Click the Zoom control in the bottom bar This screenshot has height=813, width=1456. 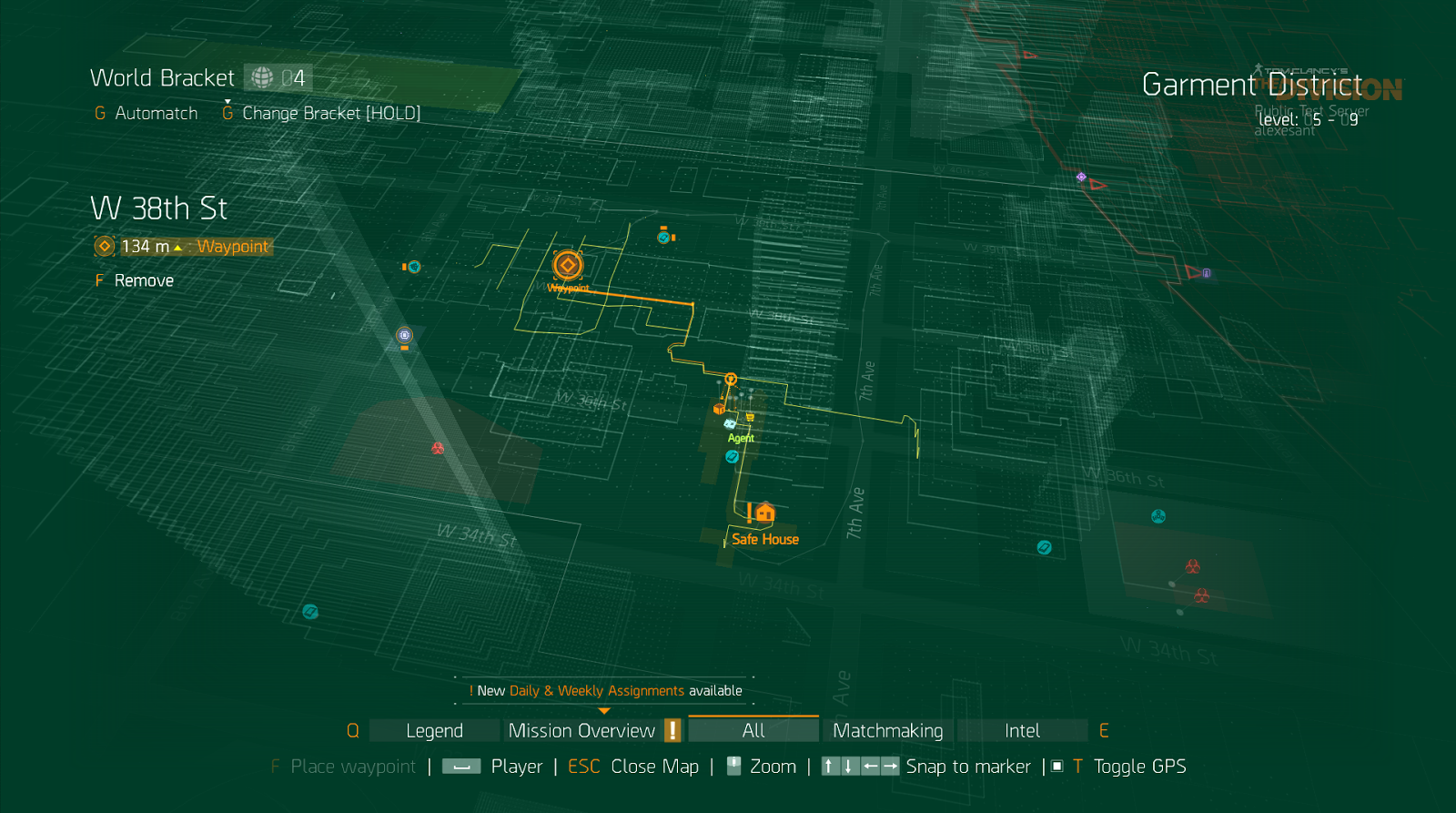tap(772, 766)
